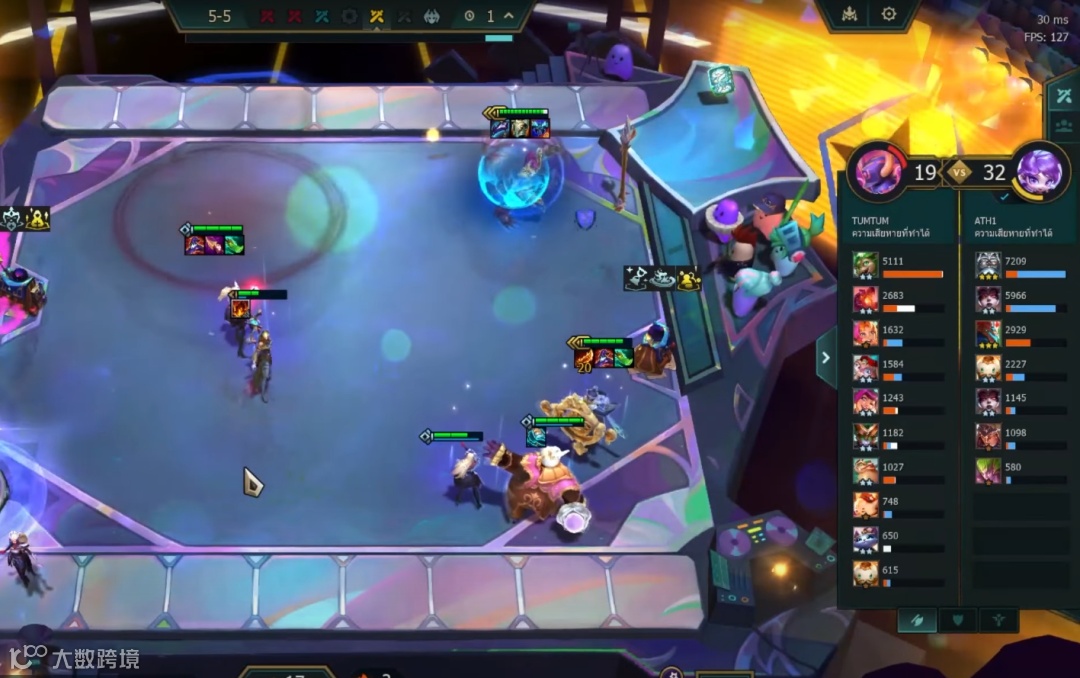Select TUMTUM's champion row with 615 damage
1080x678 pixels.
tap(866, 573)
